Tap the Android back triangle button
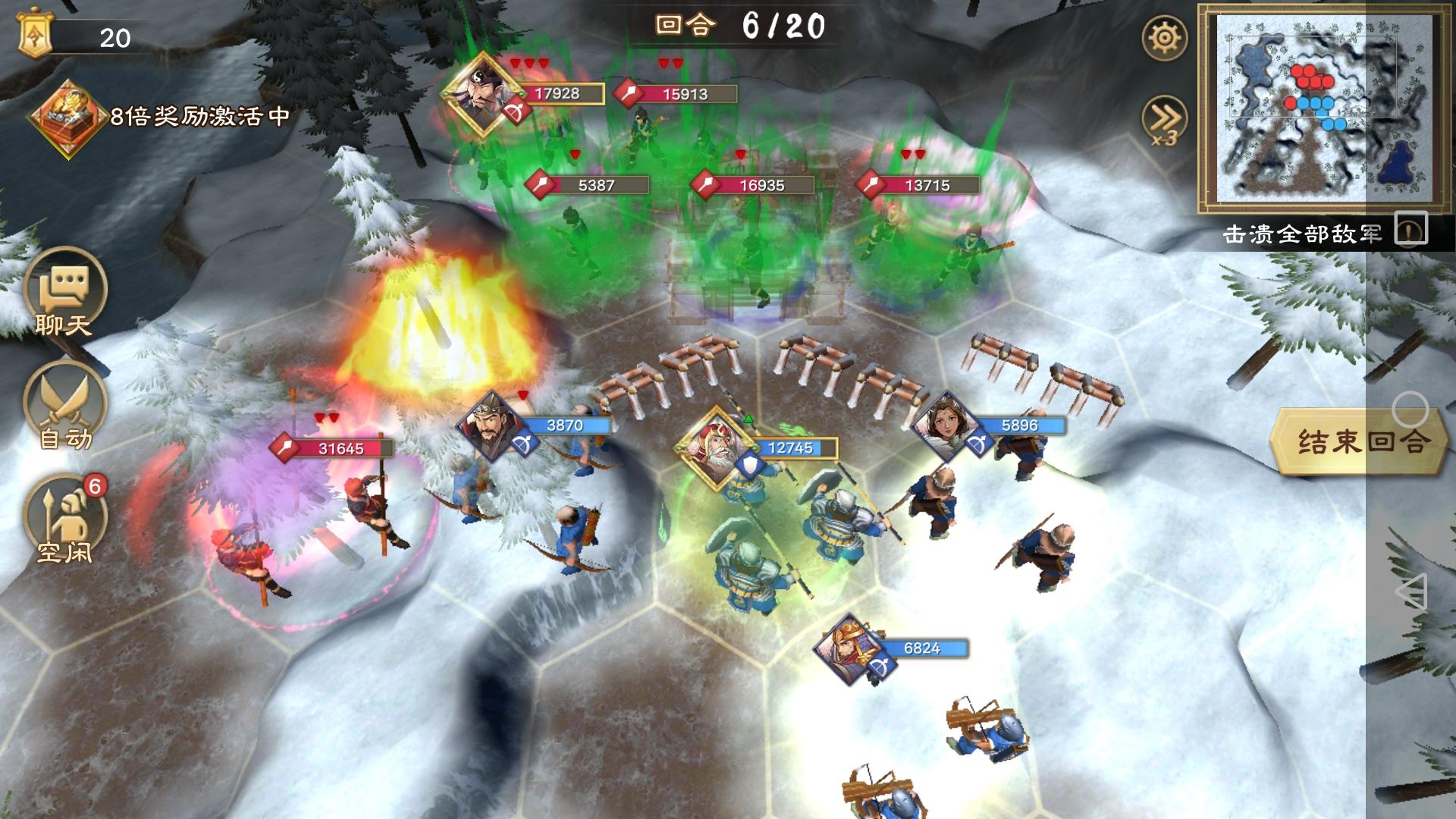 tap(1410, 591)
